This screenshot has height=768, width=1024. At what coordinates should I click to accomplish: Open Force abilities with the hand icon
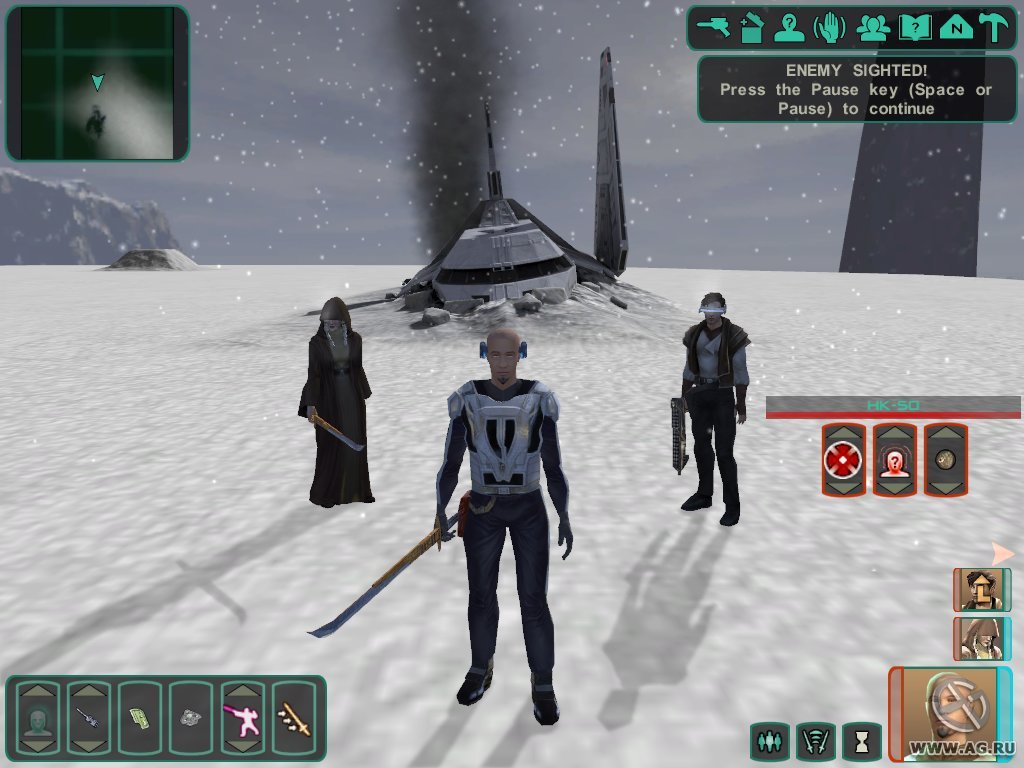coord(833,28)
